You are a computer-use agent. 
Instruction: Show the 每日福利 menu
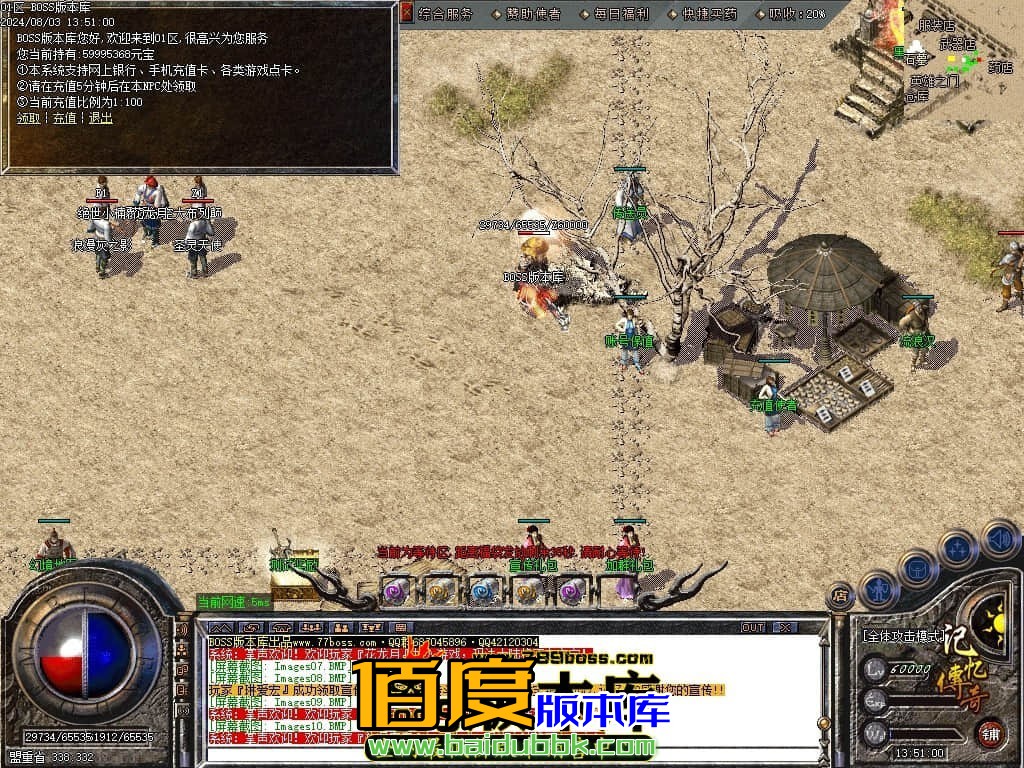tap(621, 14)
